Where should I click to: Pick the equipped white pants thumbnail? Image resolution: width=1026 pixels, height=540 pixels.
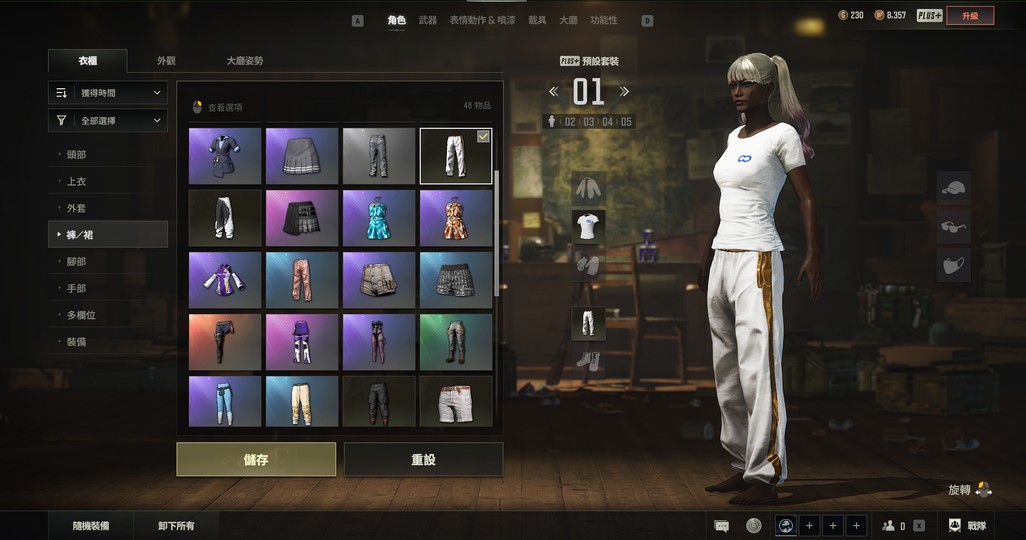[455, 156]
